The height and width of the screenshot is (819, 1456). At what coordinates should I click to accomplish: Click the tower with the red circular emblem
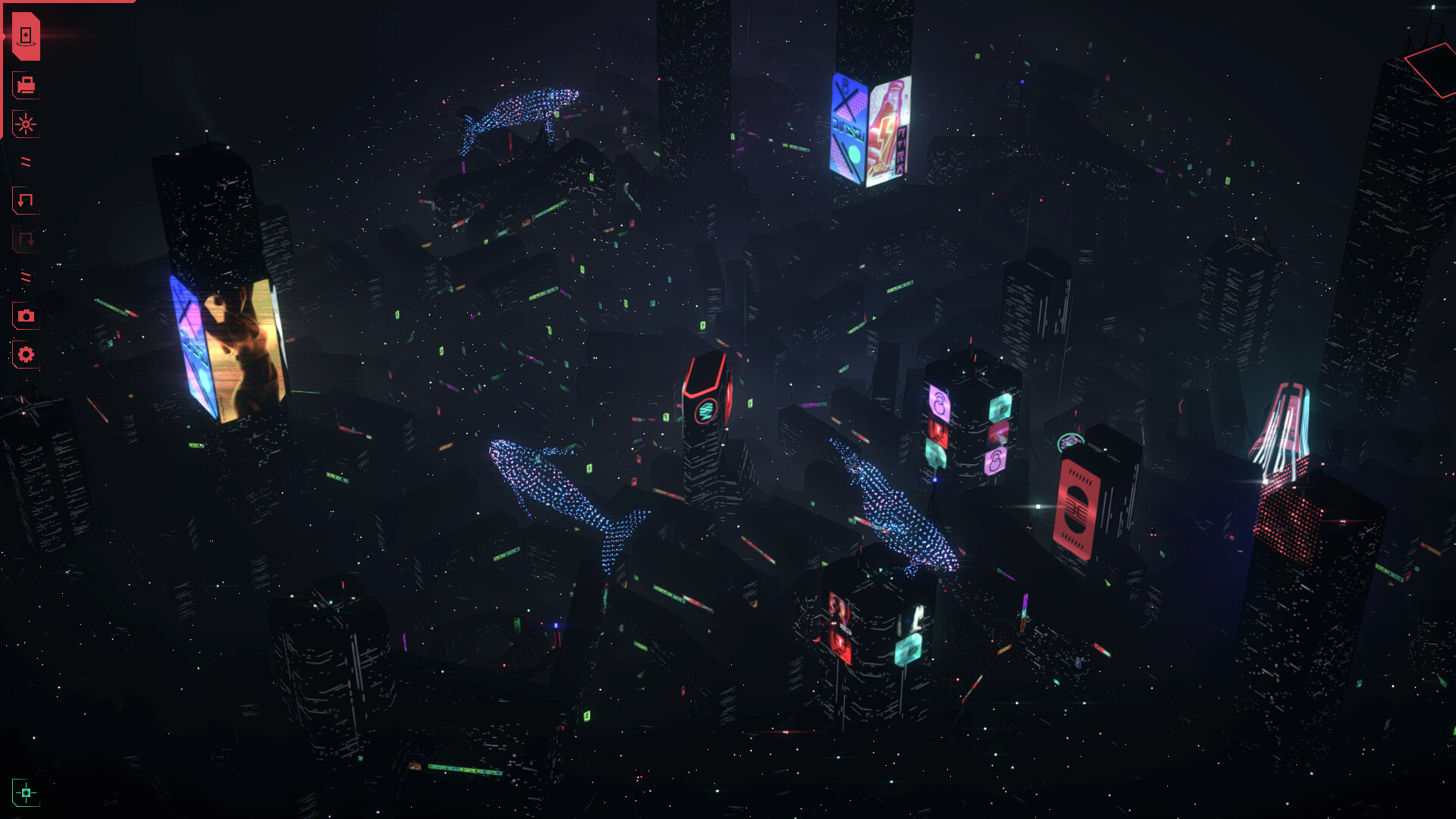pyautogui.click(x=705, y=409)
